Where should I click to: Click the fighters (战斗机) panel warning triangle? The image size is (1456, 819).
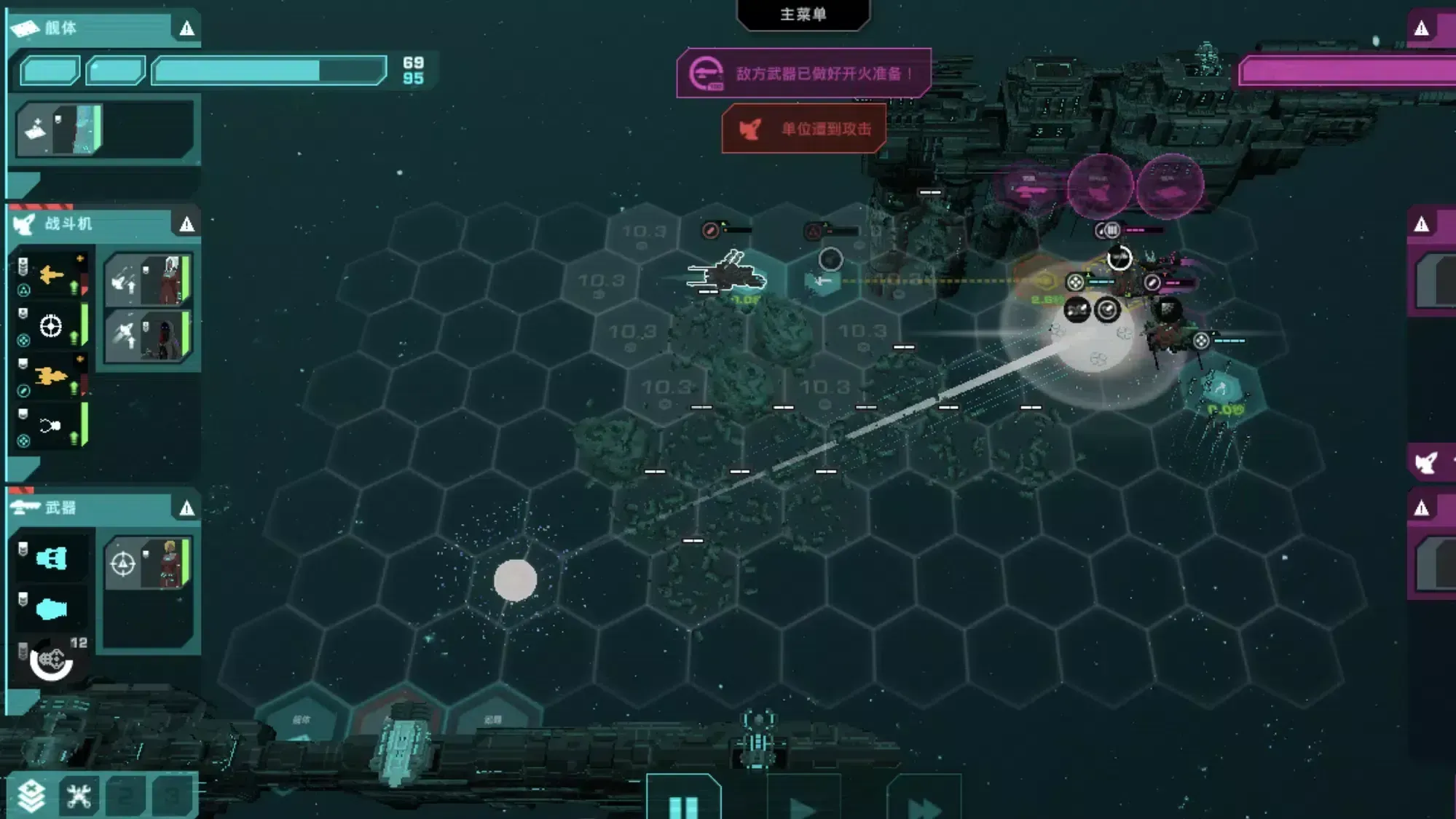(x=187, y=224)
